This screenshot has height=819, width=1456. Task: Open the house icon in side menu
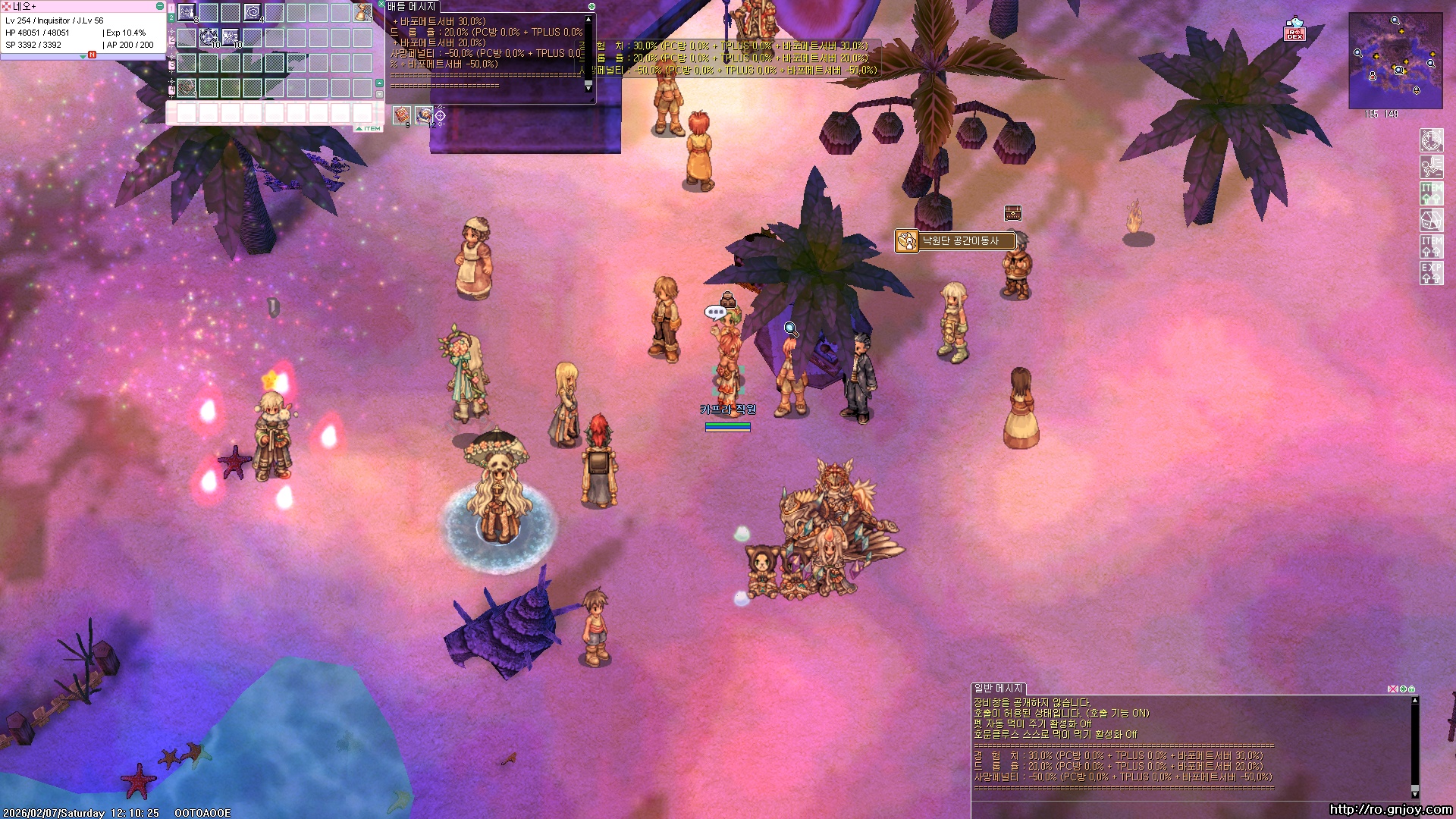pyautogui.click(x=1431, y=220)
